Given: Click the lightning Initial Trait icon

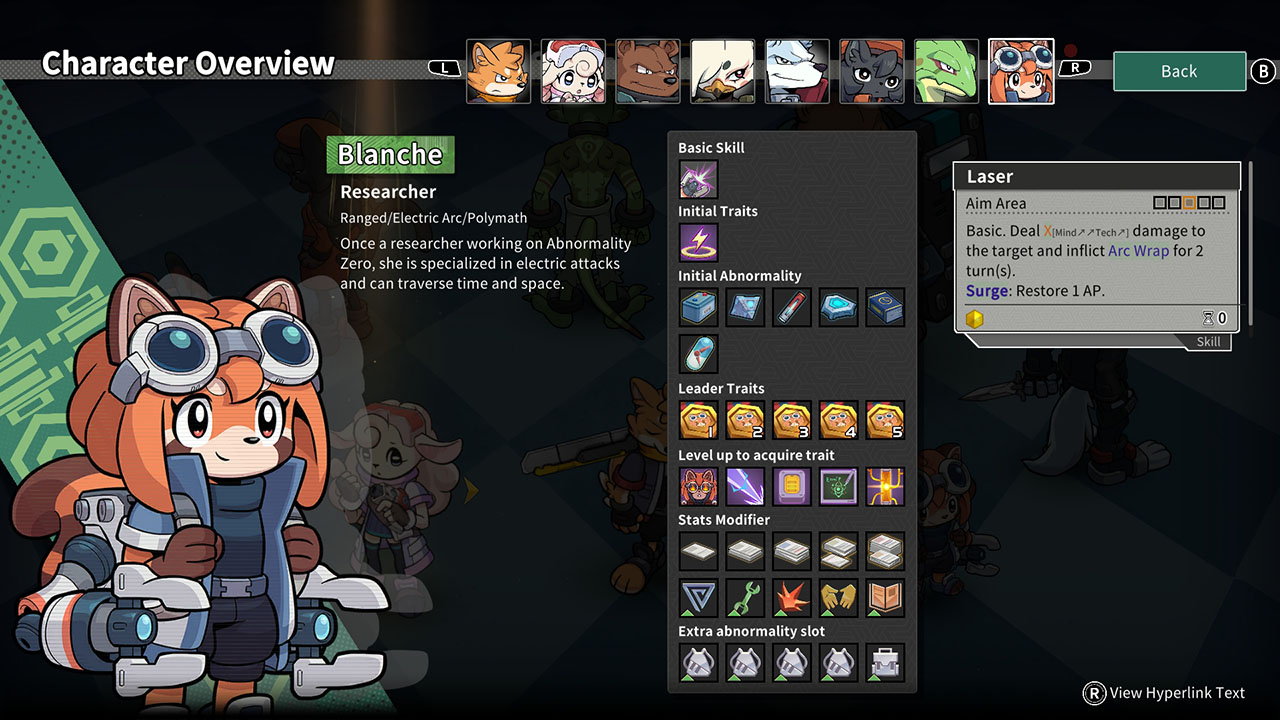Looking at the screenshot, I should [x=698, y=243].
